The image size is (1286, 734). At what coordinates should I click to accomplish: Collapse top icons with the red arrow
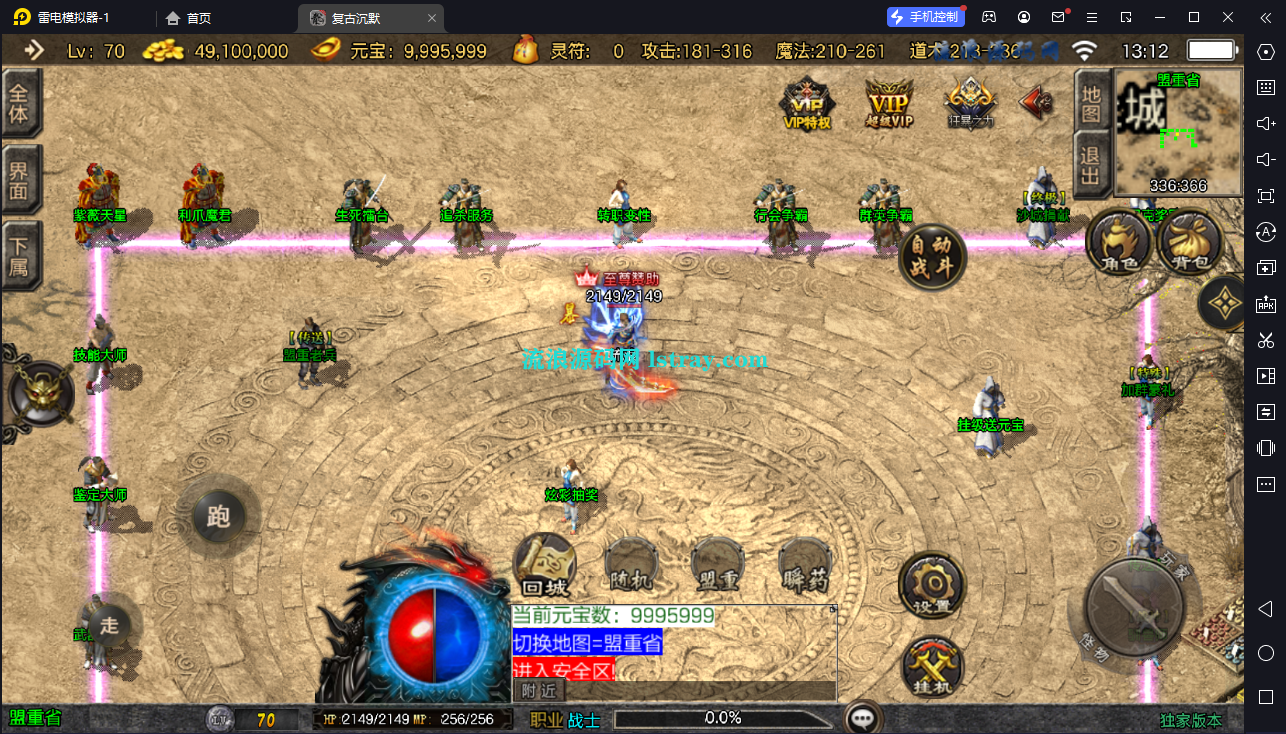pos(1035,101)
